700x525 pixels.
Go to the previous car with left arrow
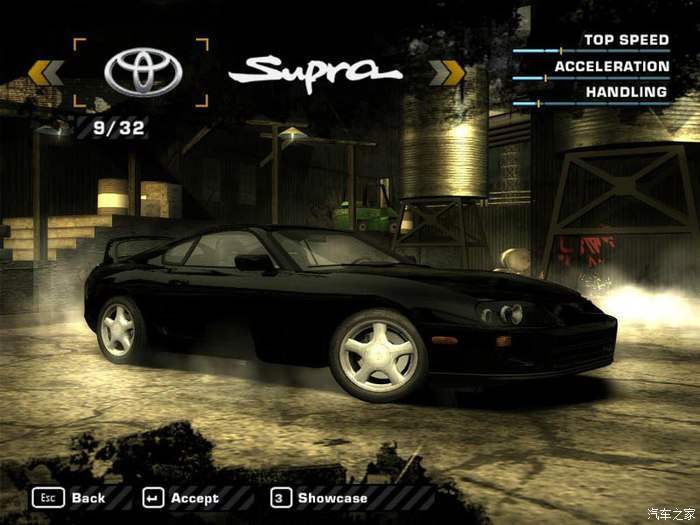[x=46, y=73]
